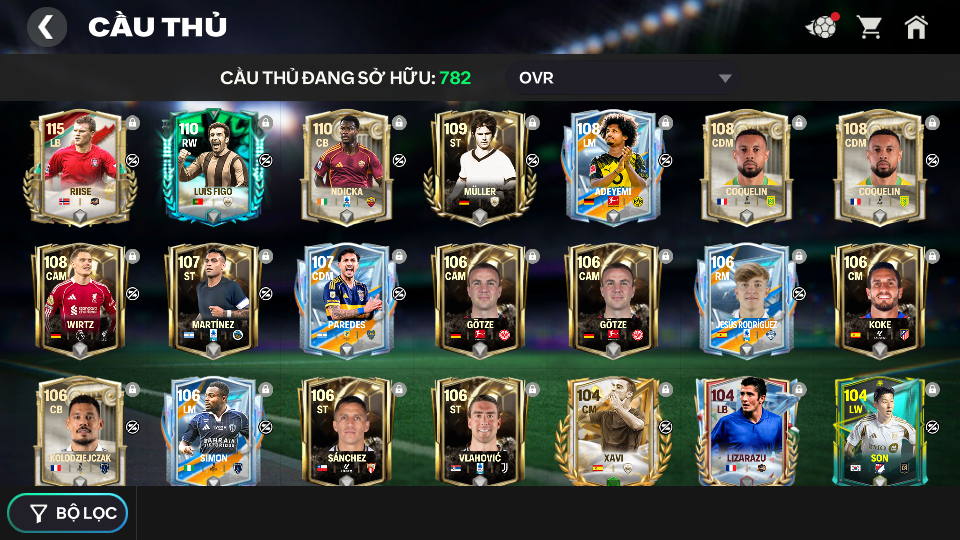The height and width of the screenshot is (540, 960).
Task: Select the Adeyemi LM card
Action: coord(613,165)
